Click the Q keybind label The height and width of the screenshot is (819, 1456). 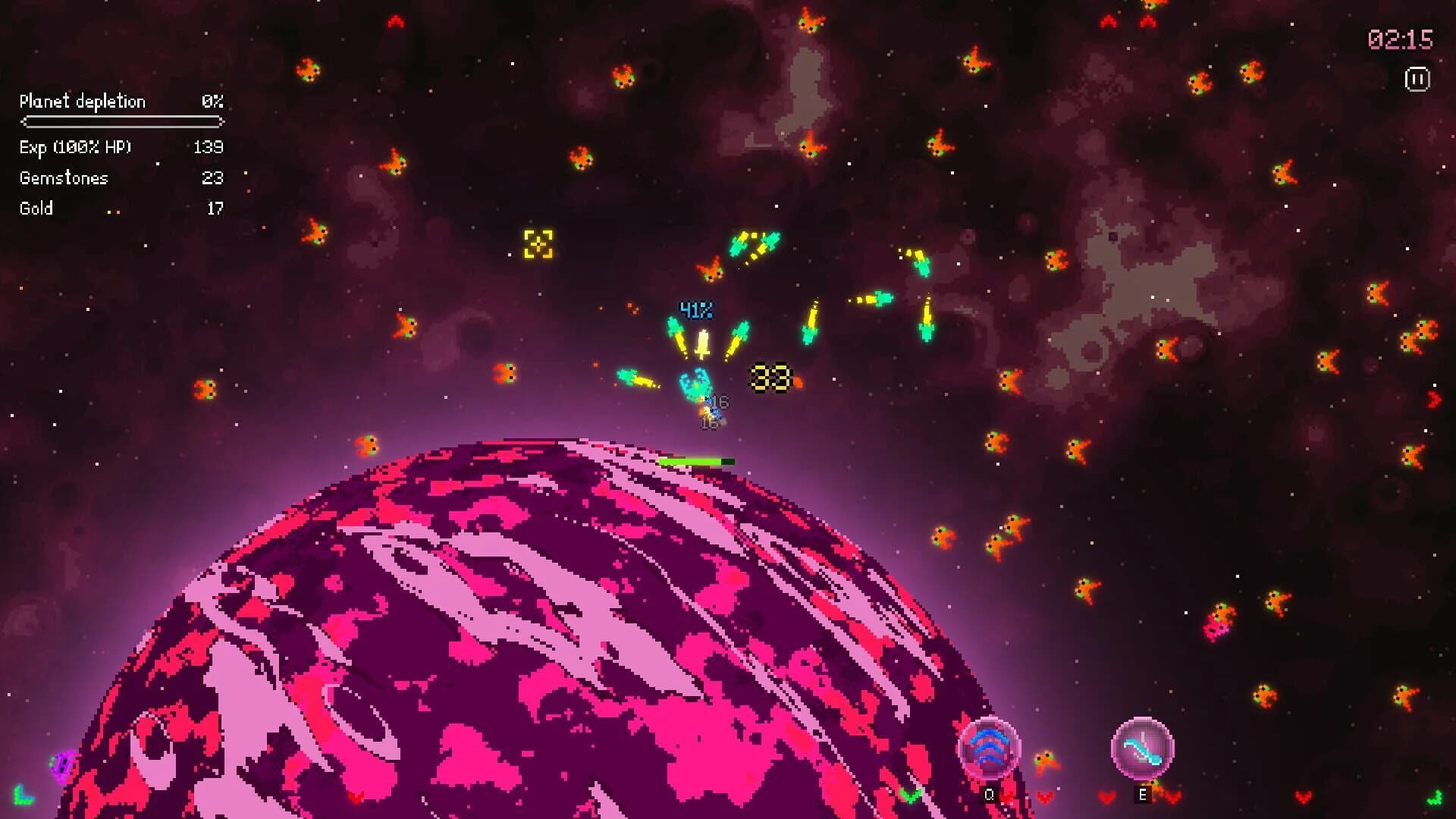[x=989, y=793]
